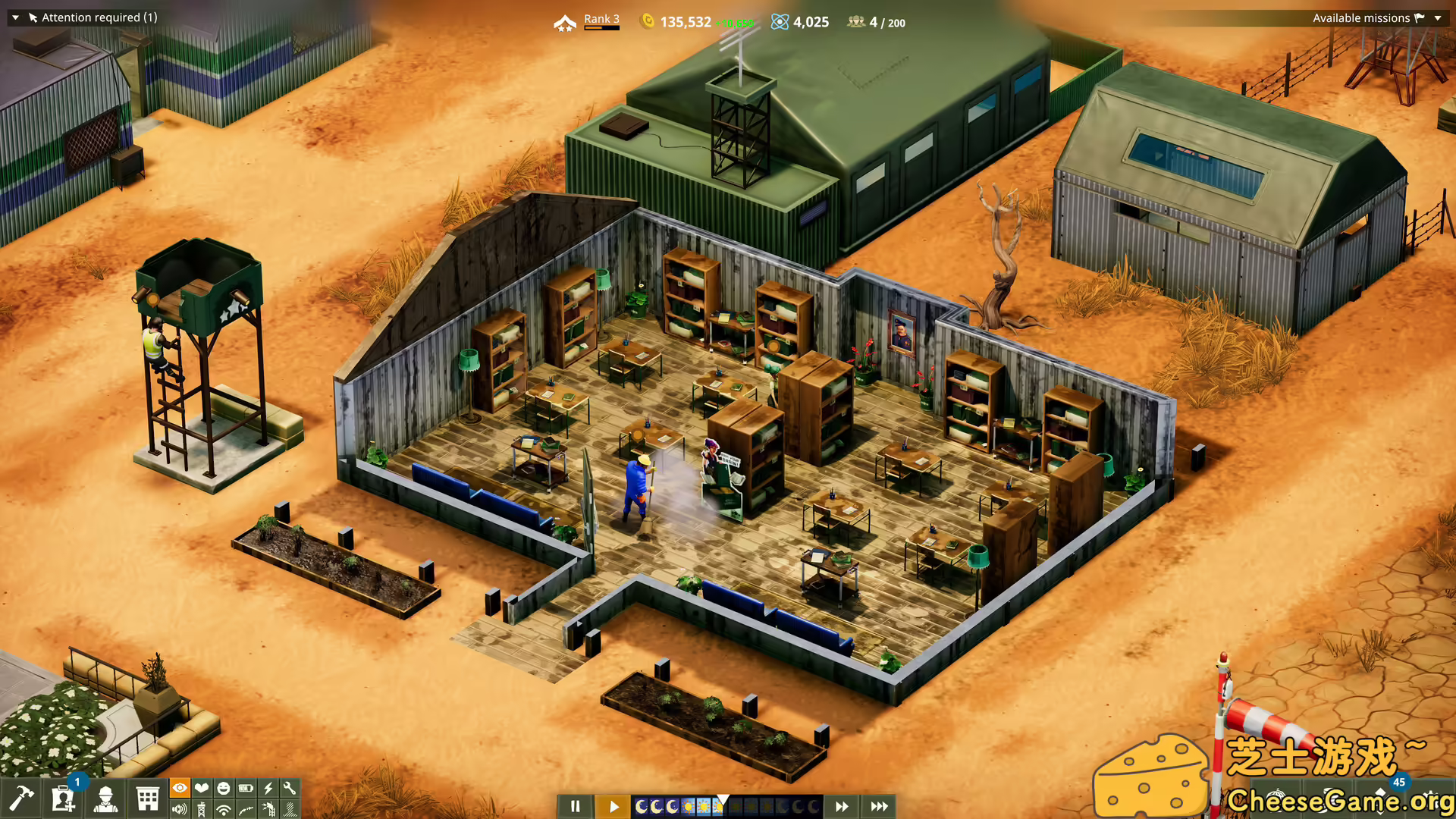Click the flag icon beside Available missions
This screenshot has height=819, width=1456.
(x=1419, y=17)
